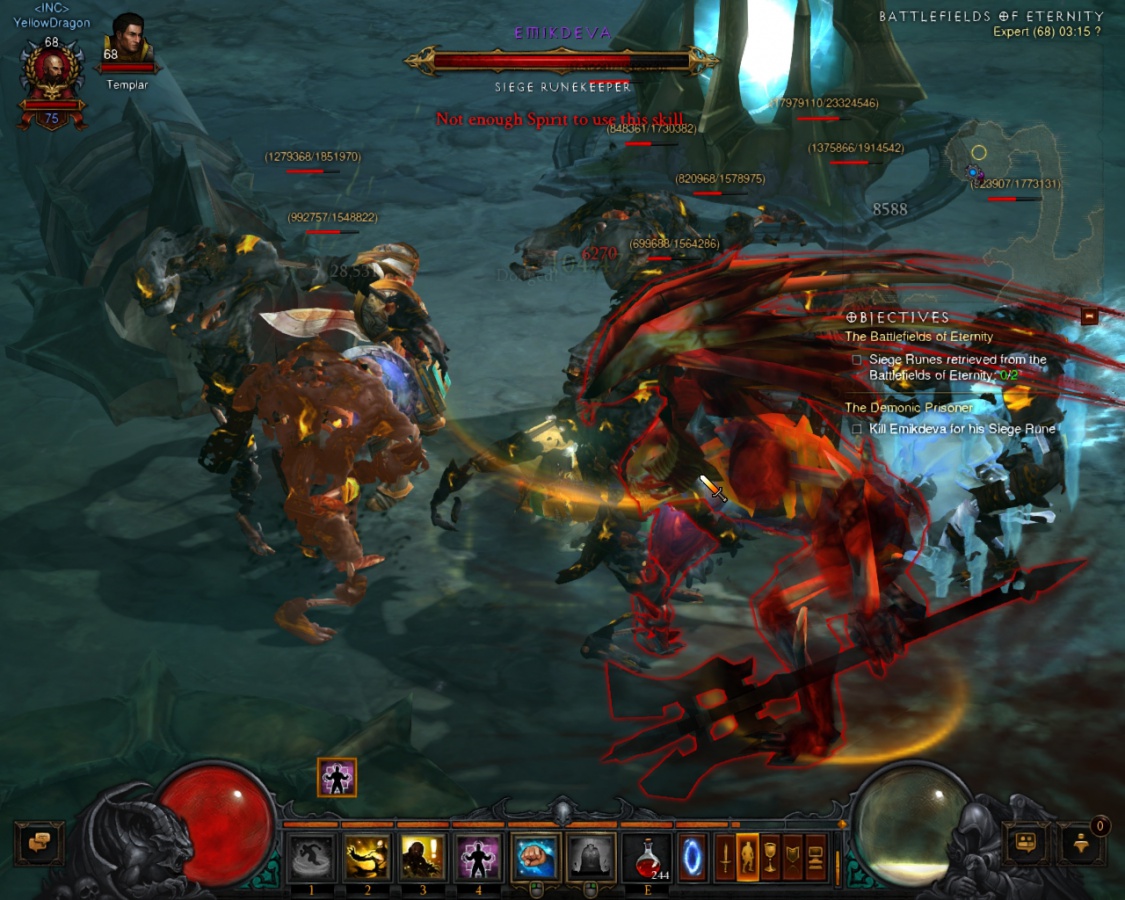Image resolution: width=1125 pixels, height=900 pixels.
Task: Collapse the Objectives tracker panel
Action: [1090, 317]
